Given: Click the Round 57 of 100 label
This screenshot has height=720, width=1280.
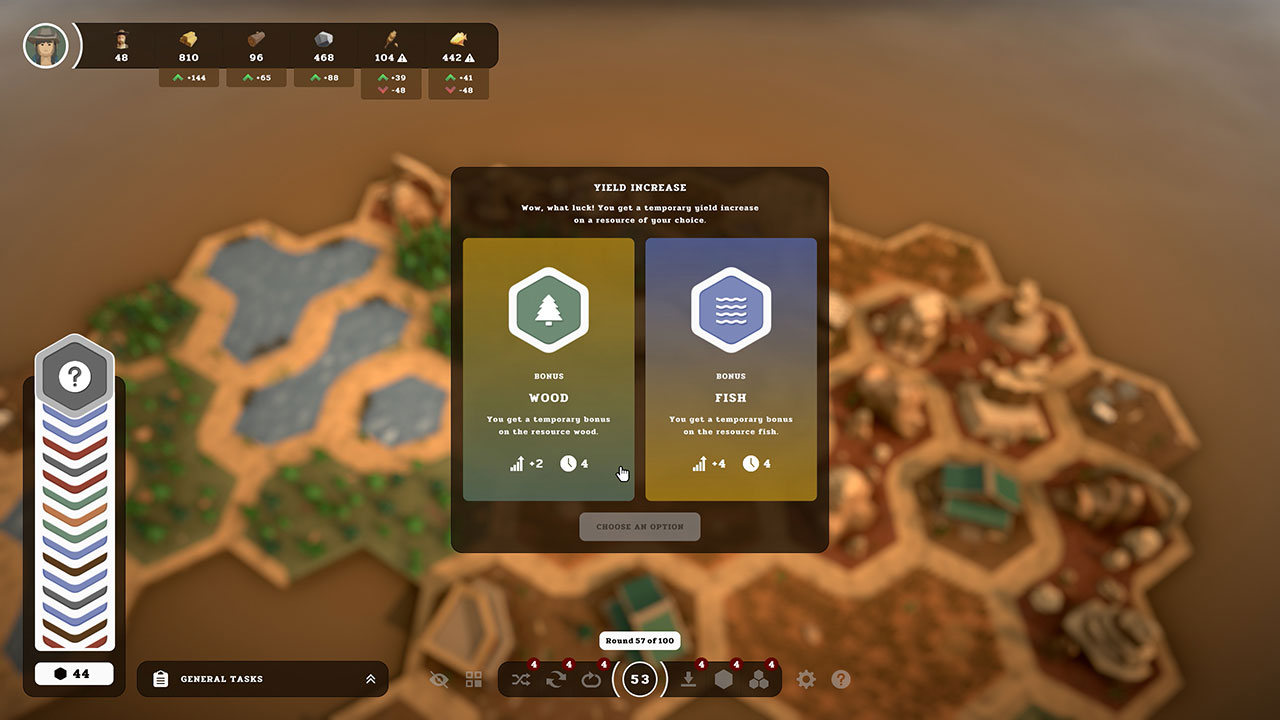Looking at the screenshot, I should click(x=640, y=640).
